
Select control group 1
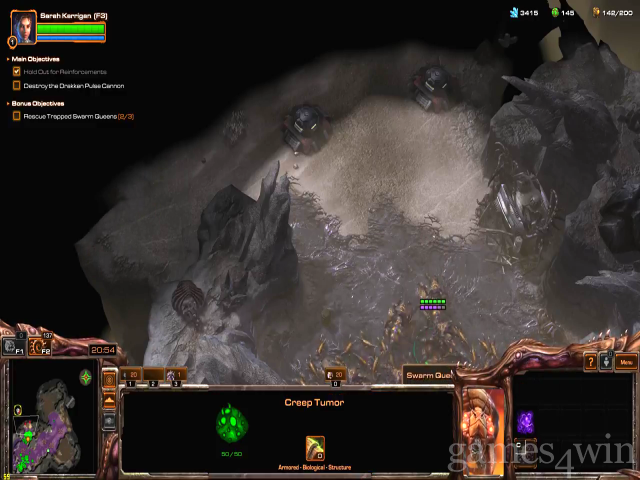[x=130, y=377]
